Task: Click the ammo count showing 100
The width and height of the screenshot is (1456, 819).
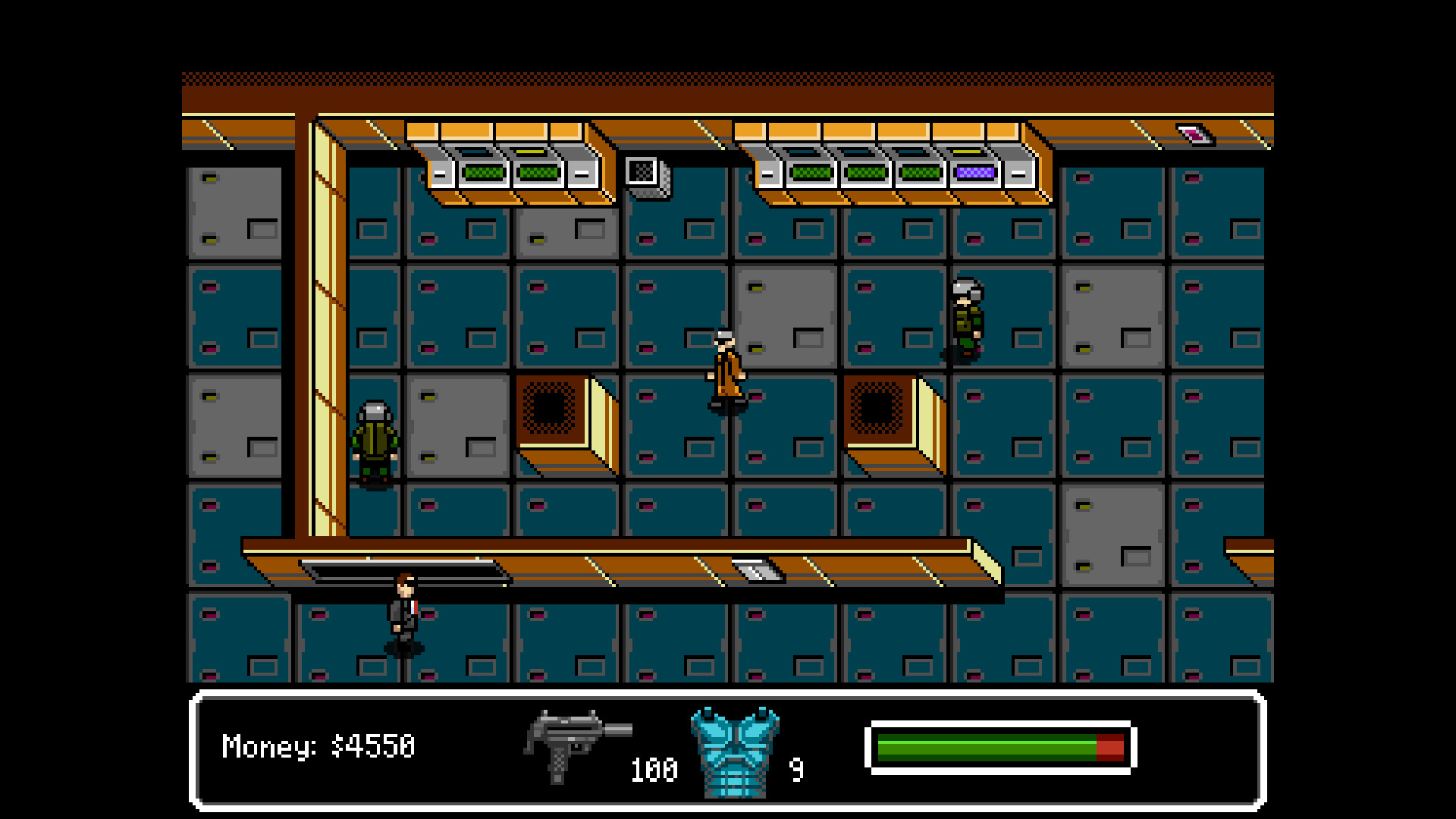Action: click(654, 771)
